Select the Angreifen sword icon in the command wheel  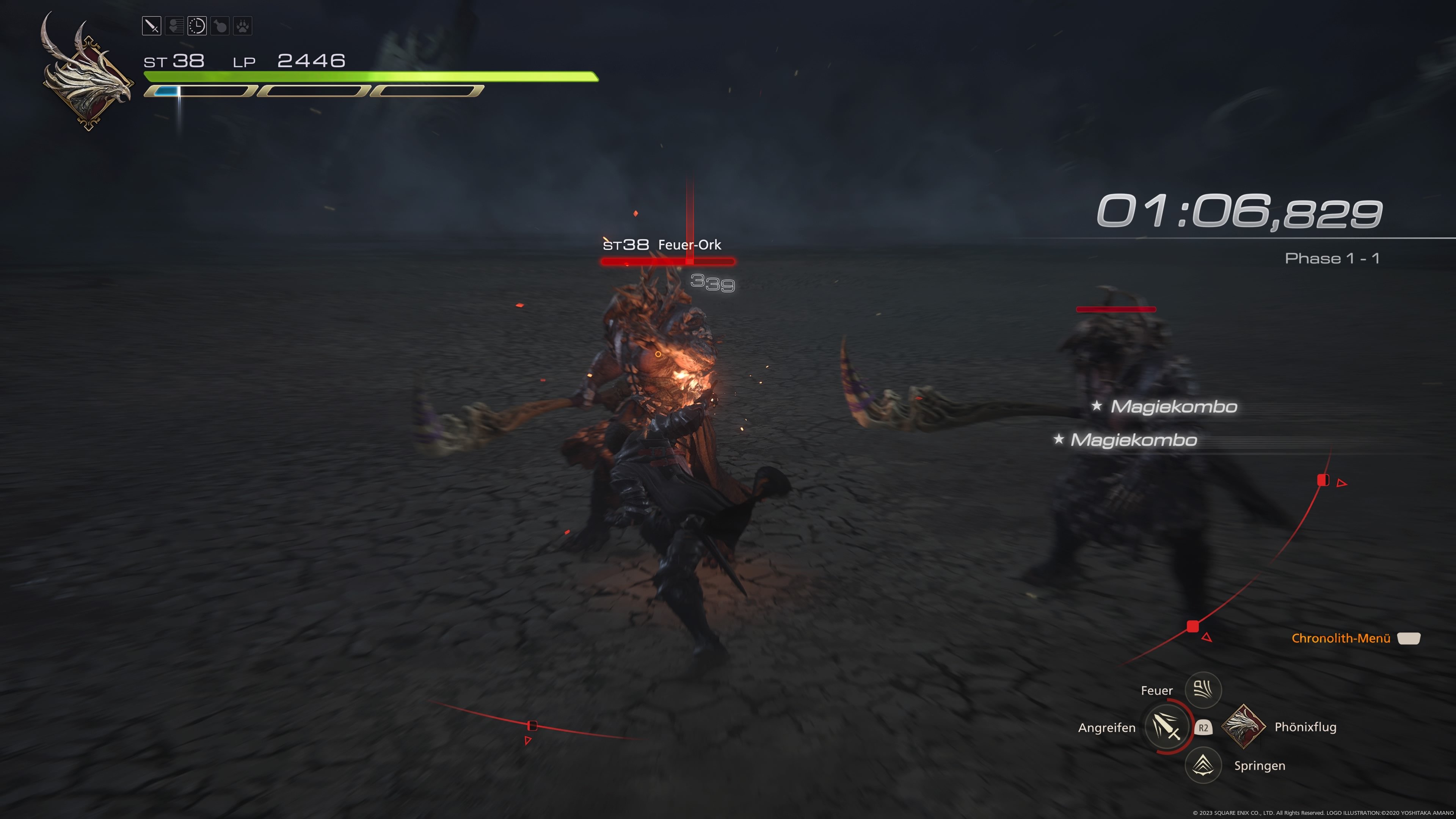[1167, 728]
